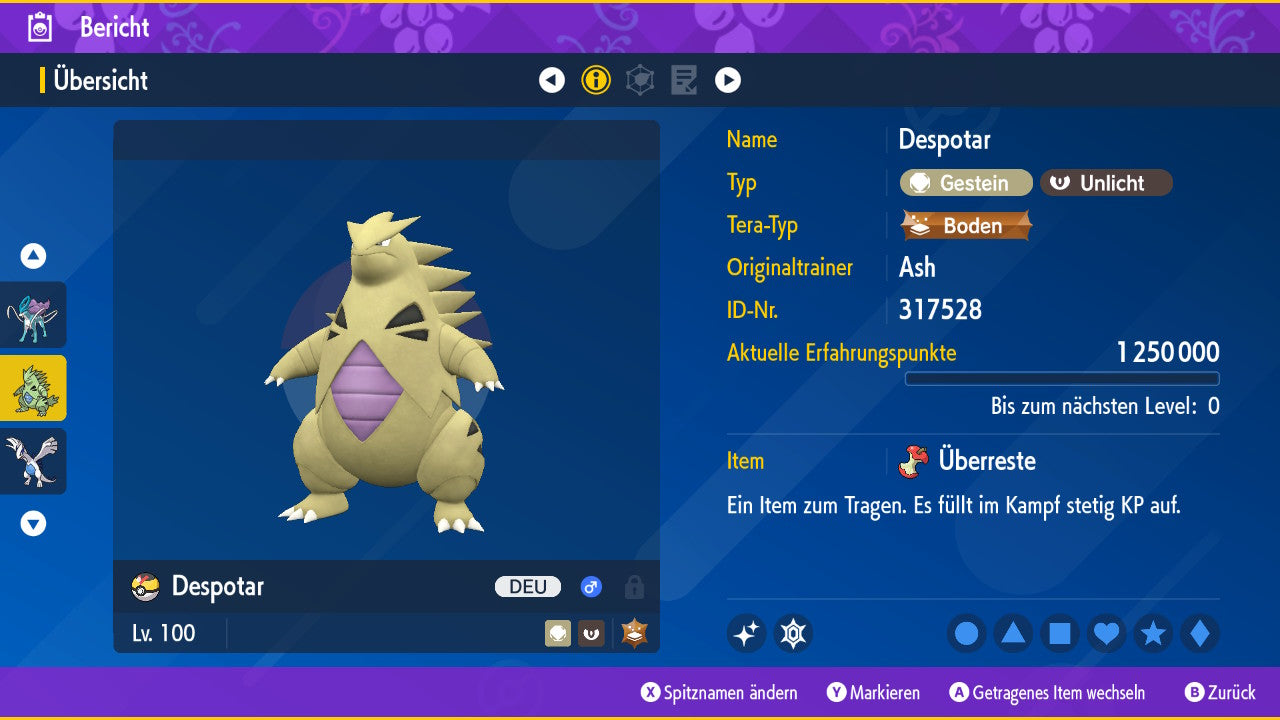Image resolution: width=1280 pixels, height=720 pixels.
Task: Click the Boden Tera type badge
Action: [x=966, y=226]
